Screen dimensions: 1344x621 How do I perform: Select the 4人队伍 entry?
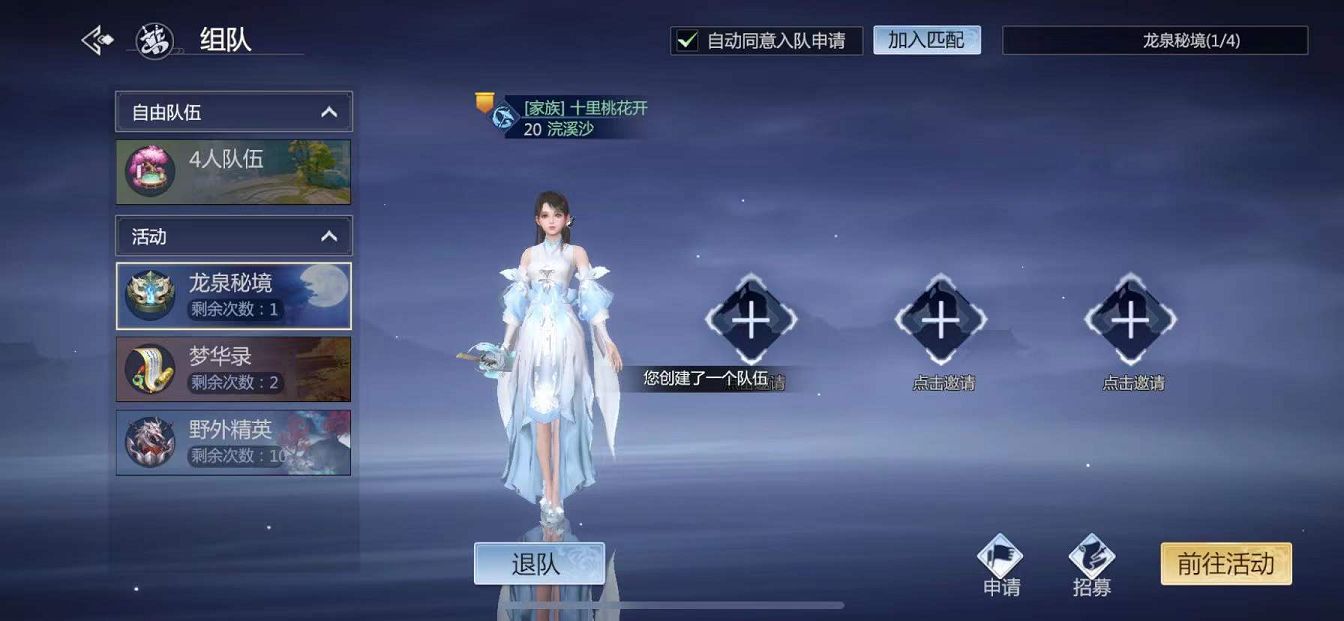coord(233,171)
